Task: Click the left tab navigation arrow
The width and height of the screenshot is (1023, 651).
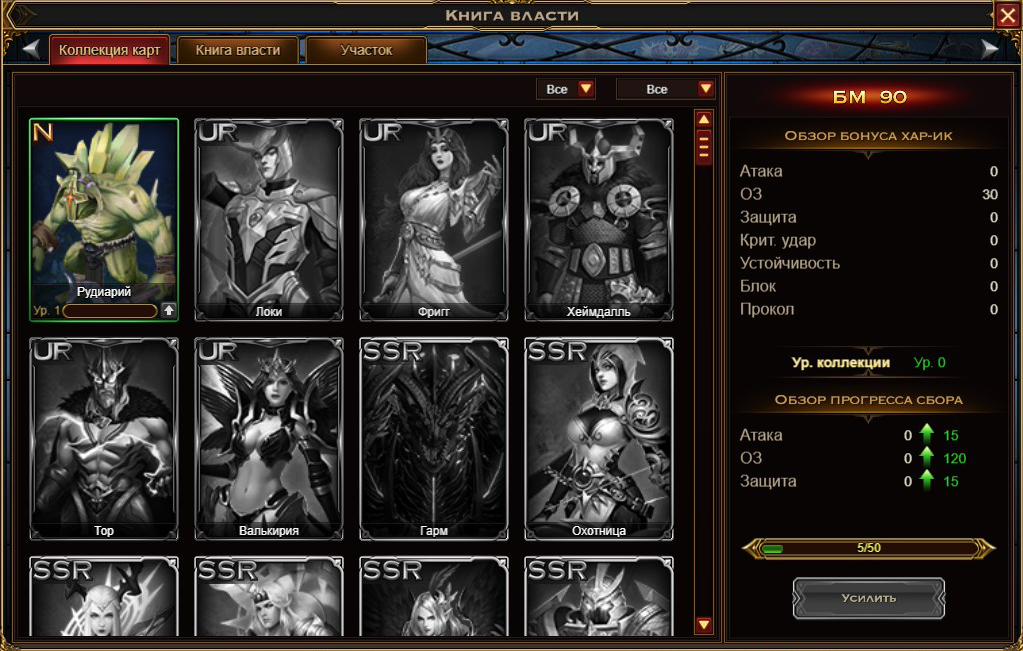Action: tap(31, 48)
